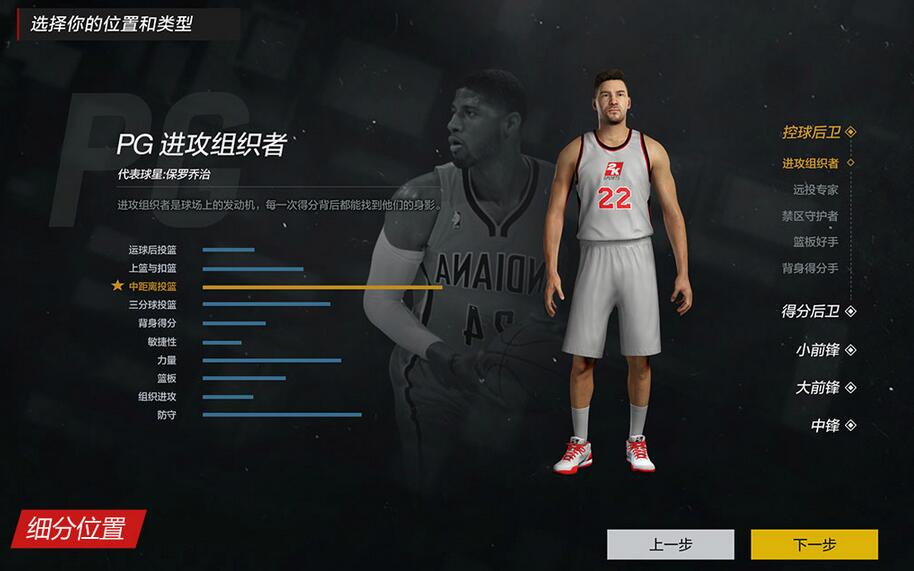Select the 篮板好手 player type

pyautogui.click(x=815, y=242)
